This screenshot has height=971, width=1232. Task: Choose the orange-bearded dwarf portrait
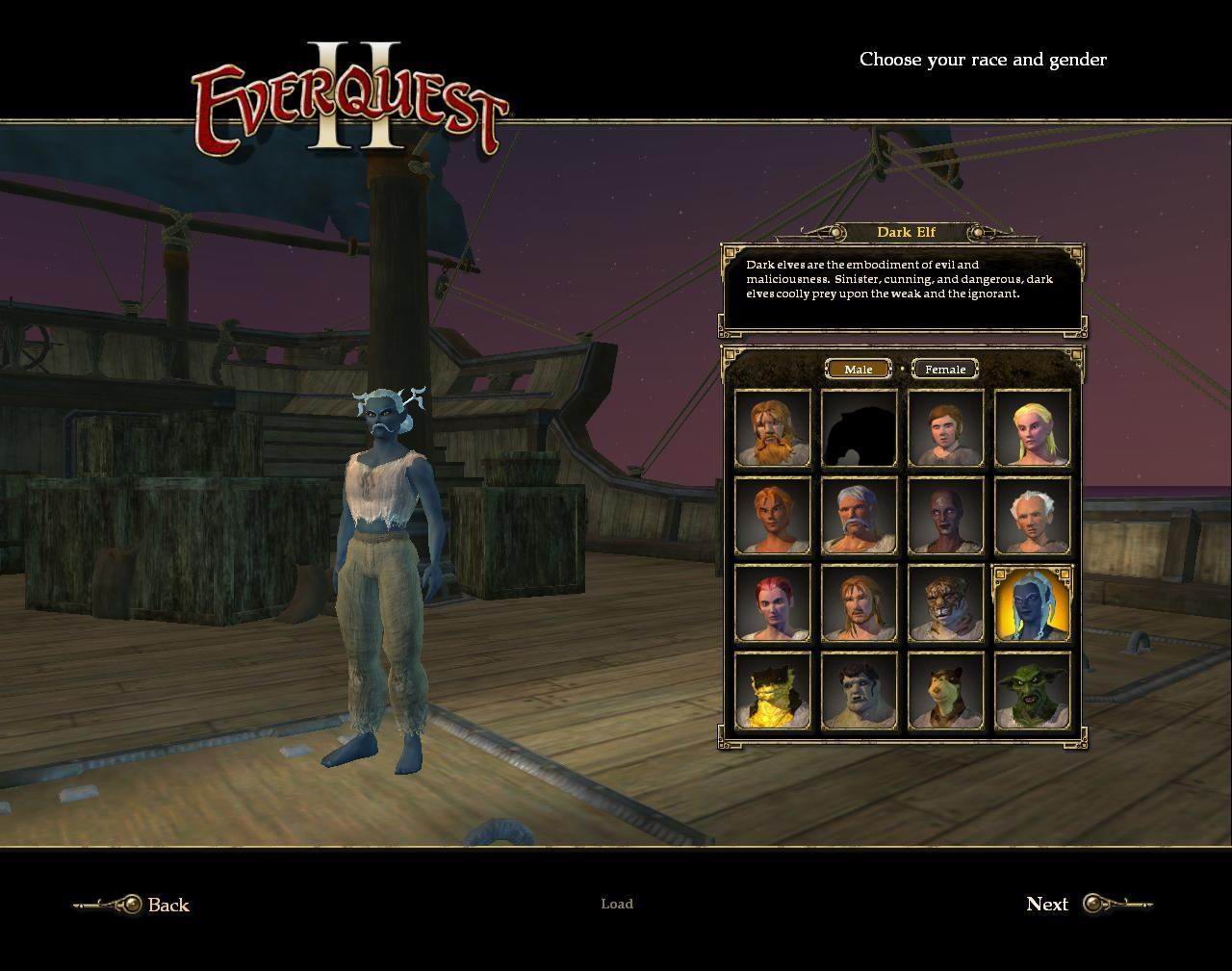773,429
